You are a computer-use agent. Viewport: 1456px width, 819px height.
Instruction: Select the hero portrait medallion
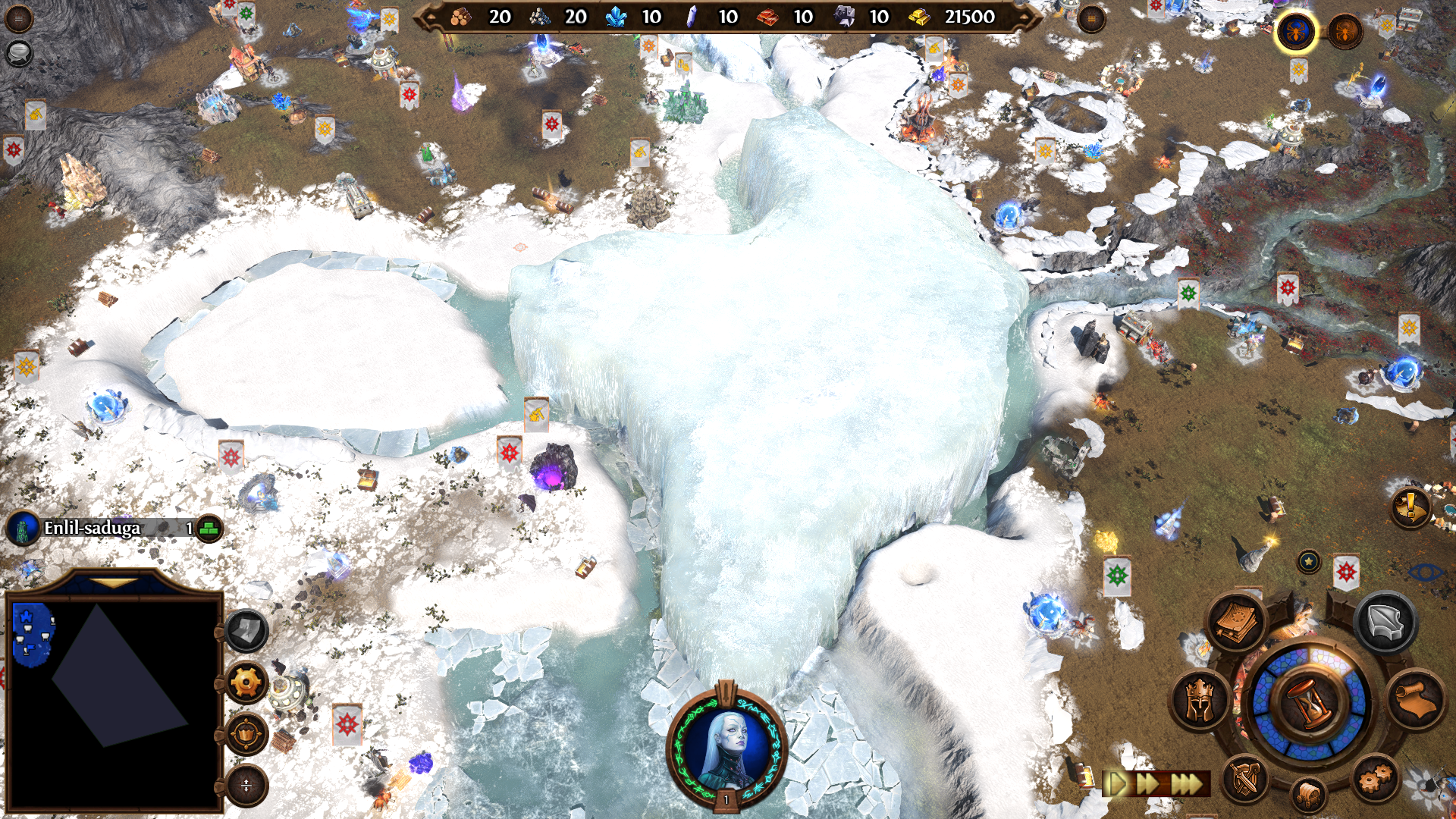726,746
